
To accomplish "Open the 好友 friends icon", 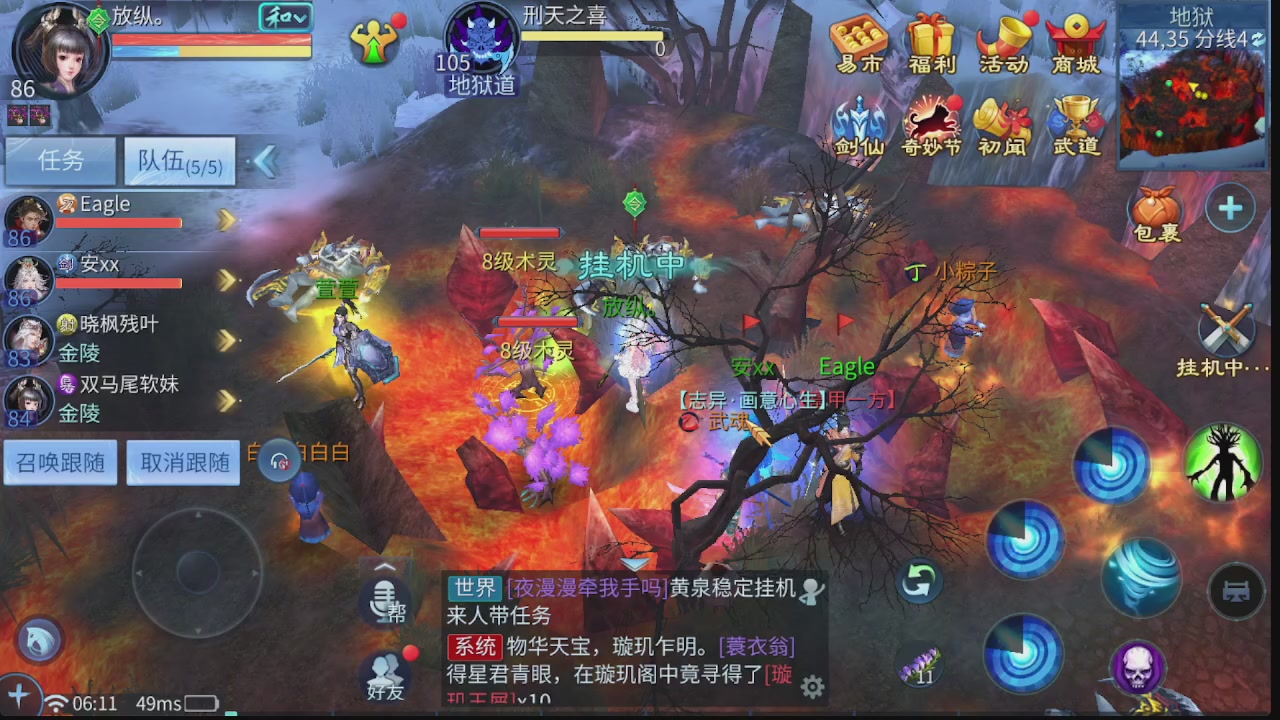I will coord(385,675).
